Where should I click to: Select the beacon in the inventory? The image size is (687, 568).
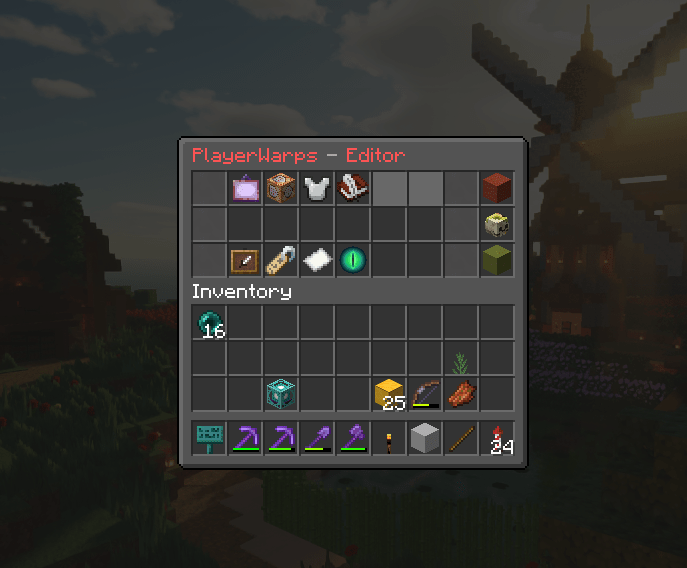[x=281, y=394]
